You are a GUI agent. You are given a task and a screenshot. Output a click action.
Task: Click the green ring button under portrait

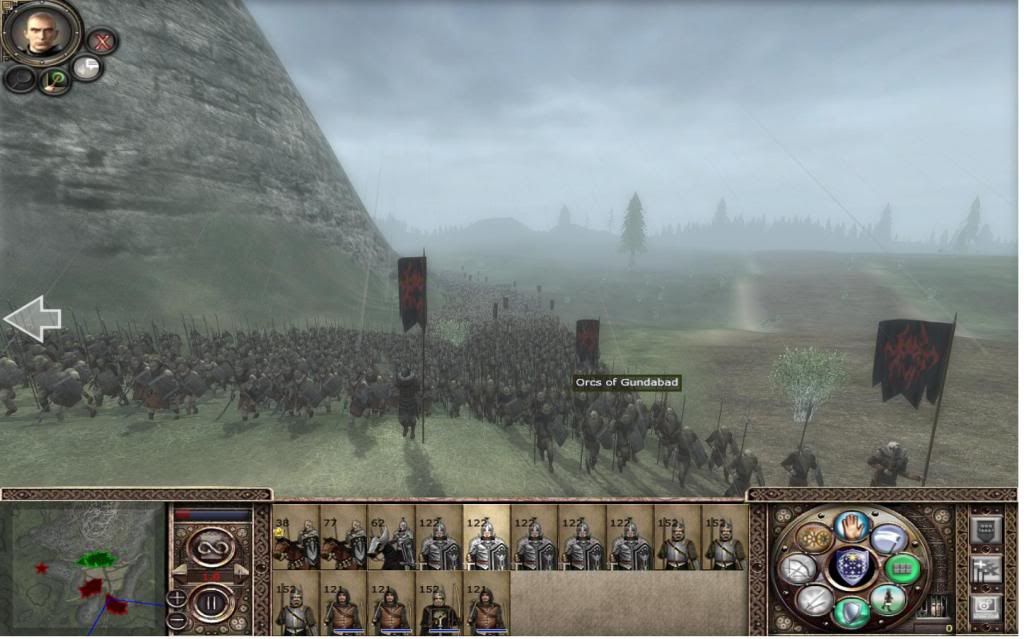[53, 80]
